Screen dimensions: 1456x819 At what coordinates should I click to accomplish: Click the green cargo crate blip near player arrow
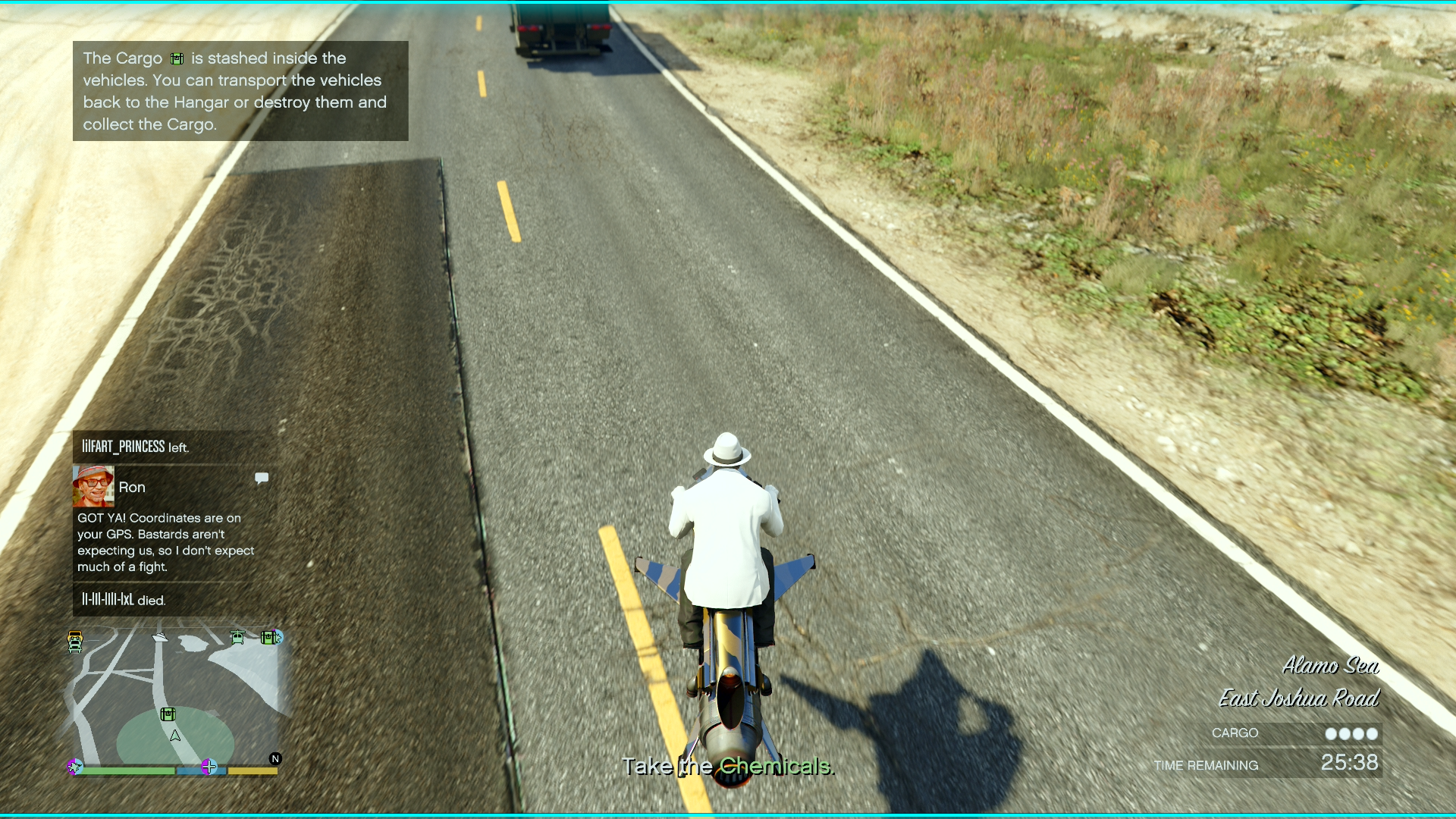point(168,714)
